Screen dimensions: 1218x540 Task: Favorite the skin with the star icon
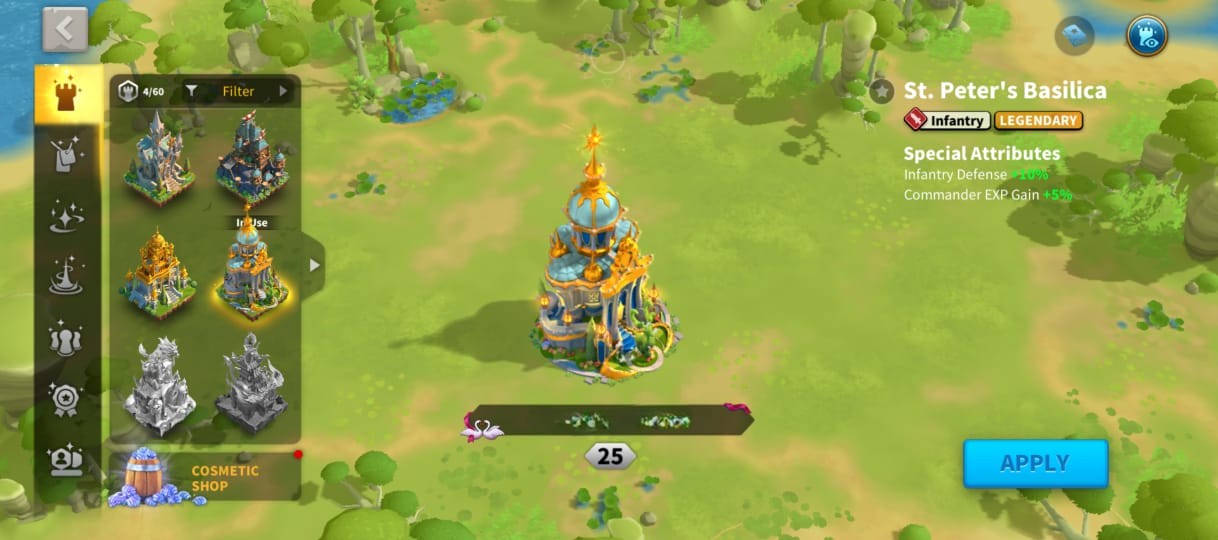point(881,92)
